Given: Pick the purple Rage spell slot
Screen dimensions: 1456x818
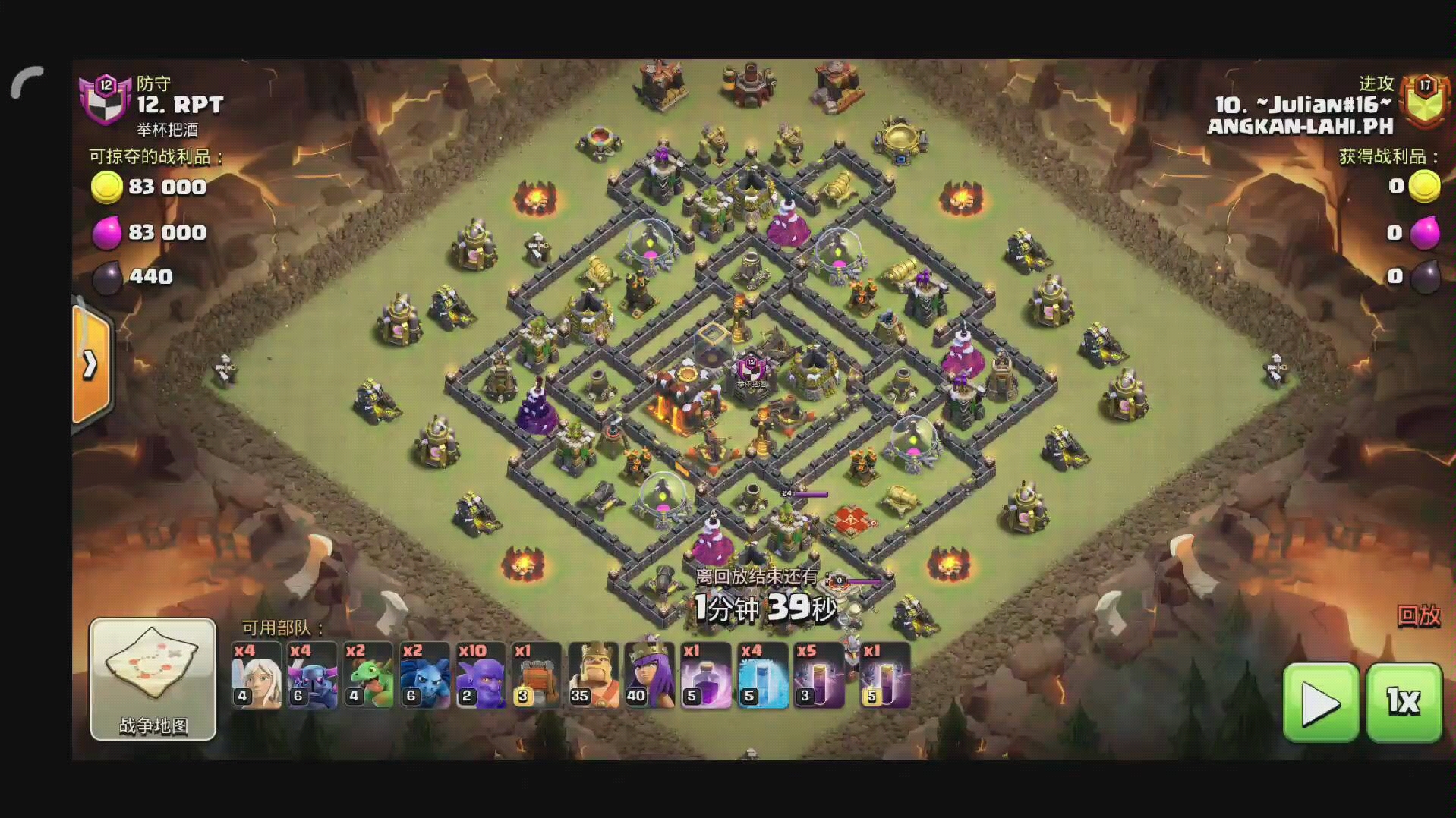Looking at the screenshot, I should [705, 675].
